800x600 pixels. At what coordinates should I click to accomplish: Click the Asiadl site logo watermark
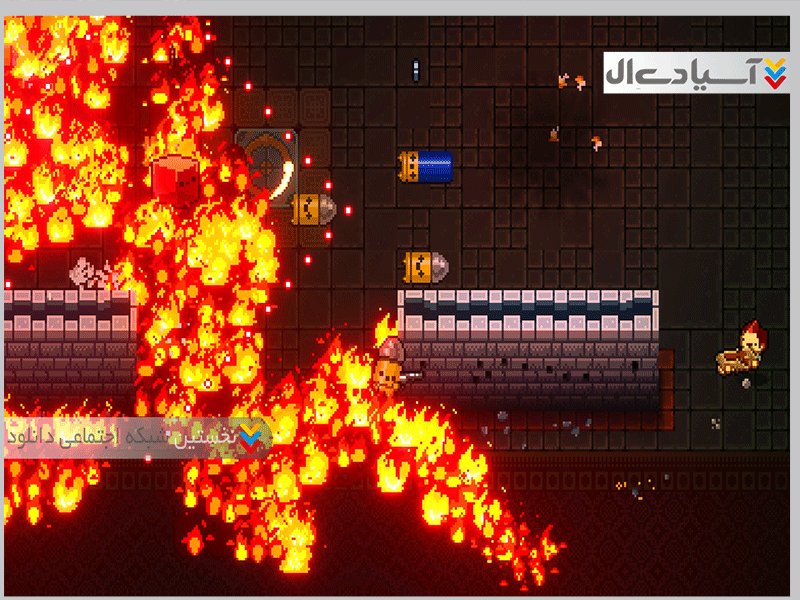click(x=696, y=73)
